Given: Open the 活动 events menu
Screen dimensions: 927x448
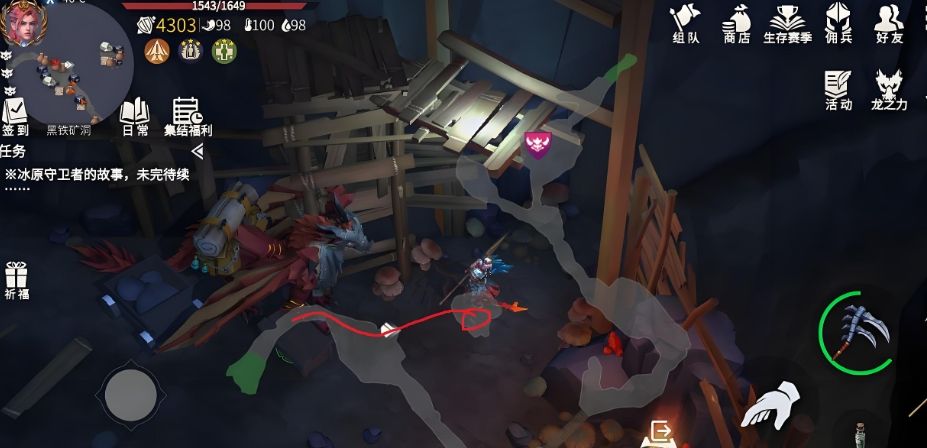Looking at the screenshot, I should click(x=838, y=89).
